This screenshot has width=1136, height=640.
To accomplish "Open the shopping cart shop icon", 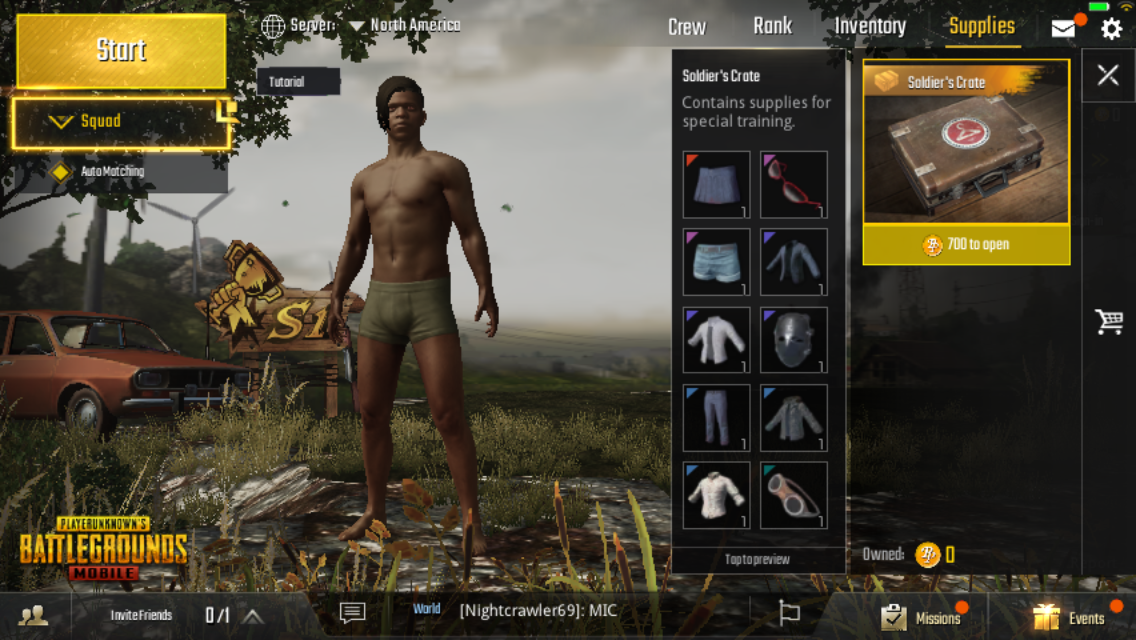I will (1108, 321).
